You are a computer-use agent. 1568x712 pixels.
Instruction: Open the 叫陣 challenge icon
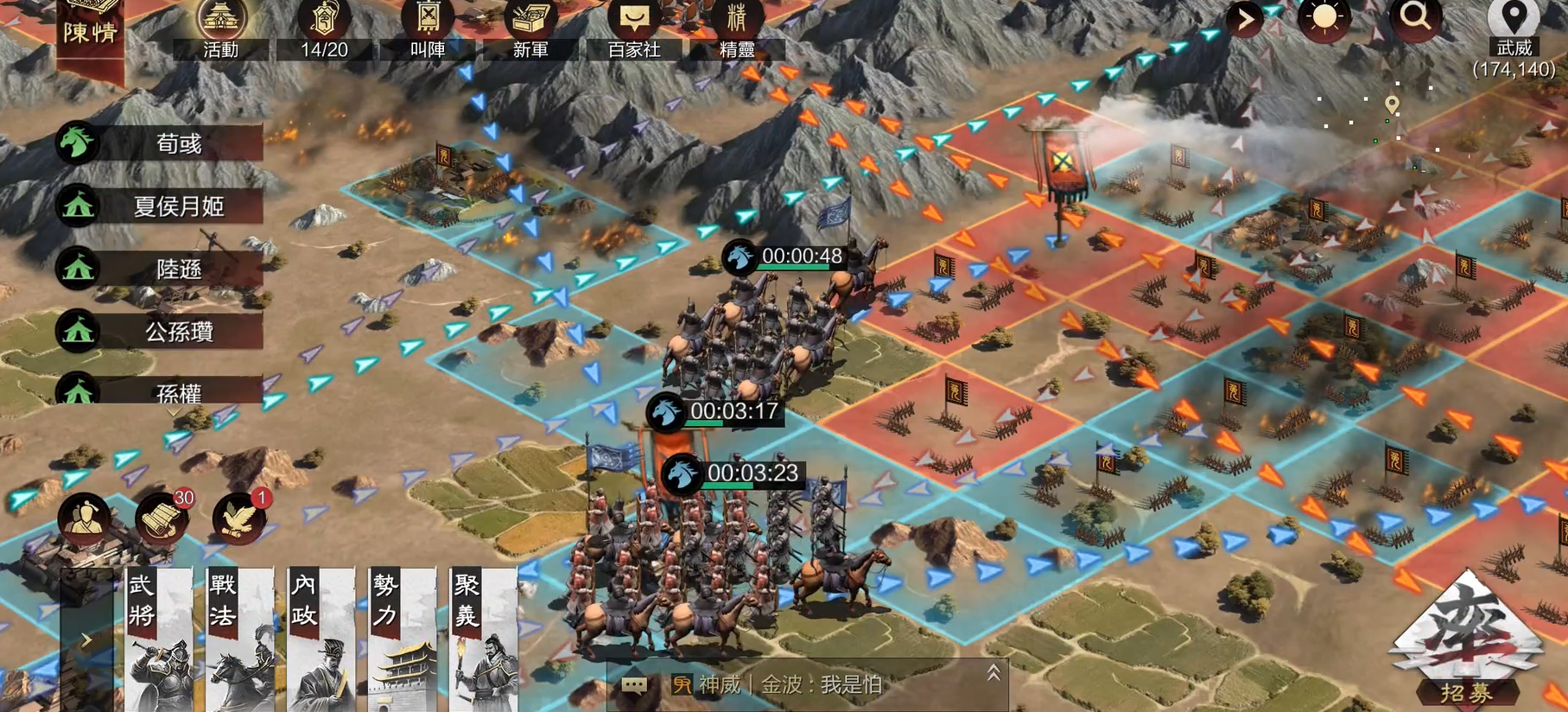click(x=427, y=19)
